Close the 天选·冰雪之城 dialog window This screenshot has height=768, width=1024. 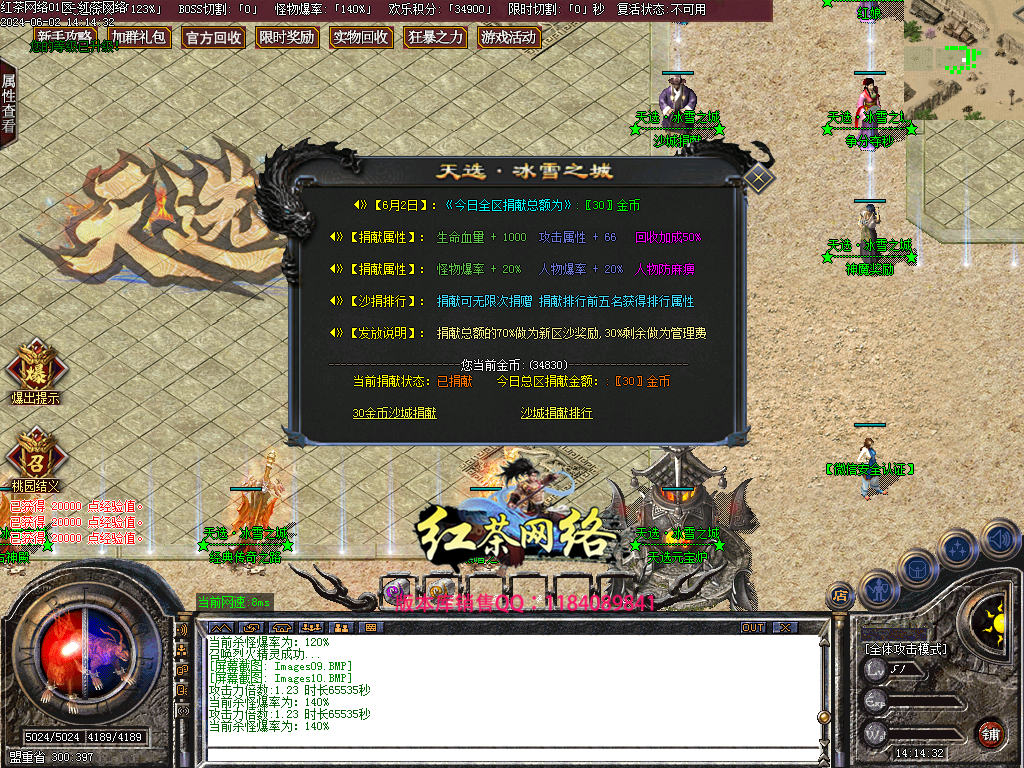759,179
